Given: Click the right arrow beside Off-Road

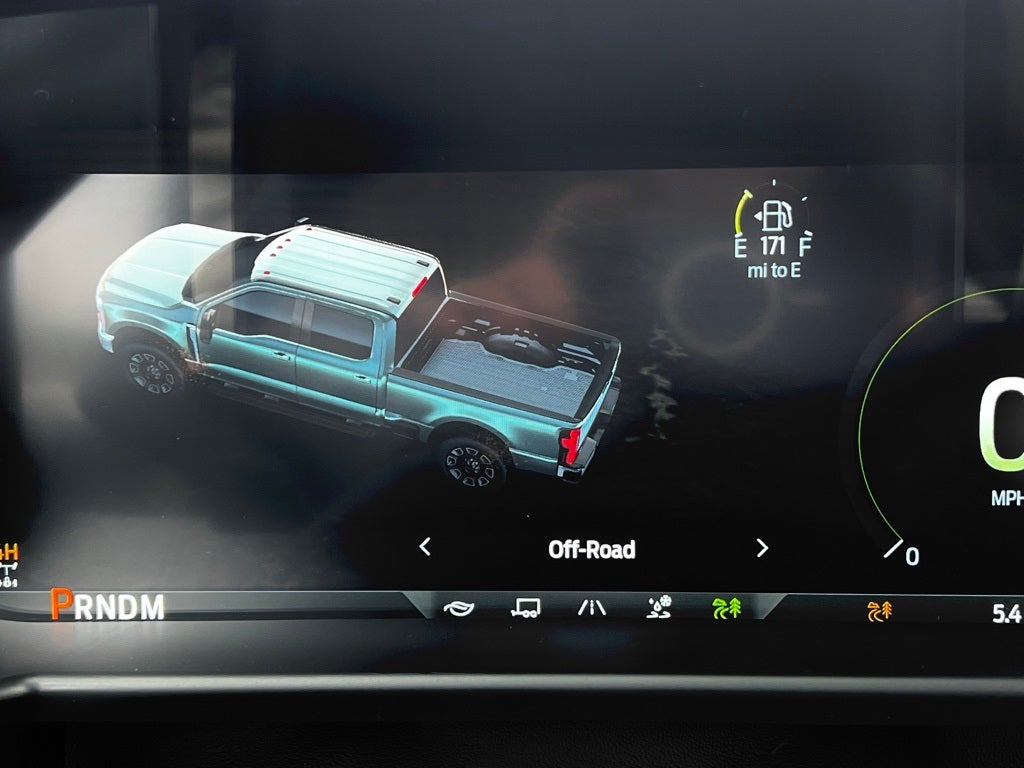Looking at the screenshot, I should [762, 547].
